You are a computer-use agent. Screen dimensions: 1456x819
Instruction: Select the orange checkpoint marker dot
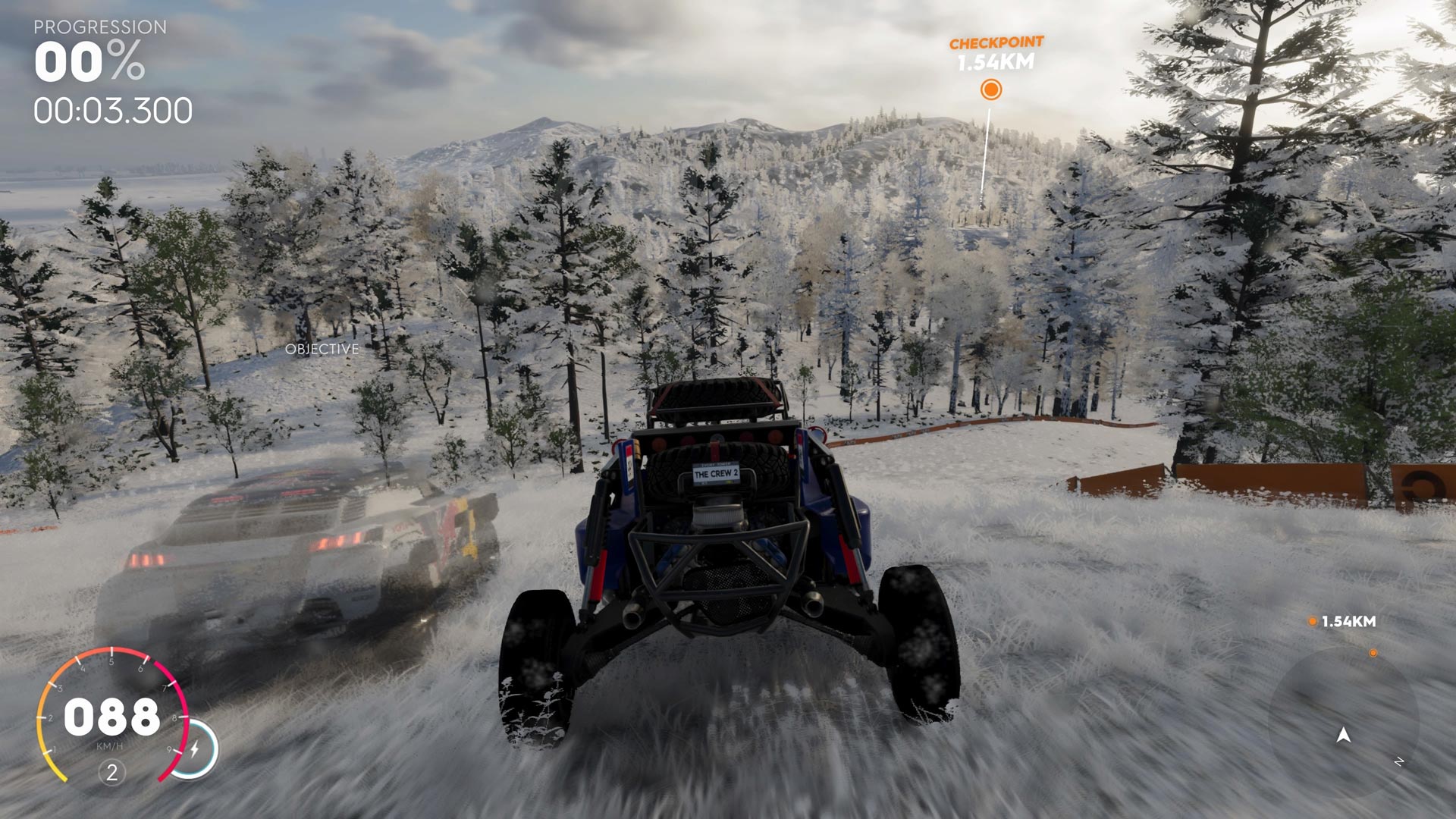pos(992,89)
